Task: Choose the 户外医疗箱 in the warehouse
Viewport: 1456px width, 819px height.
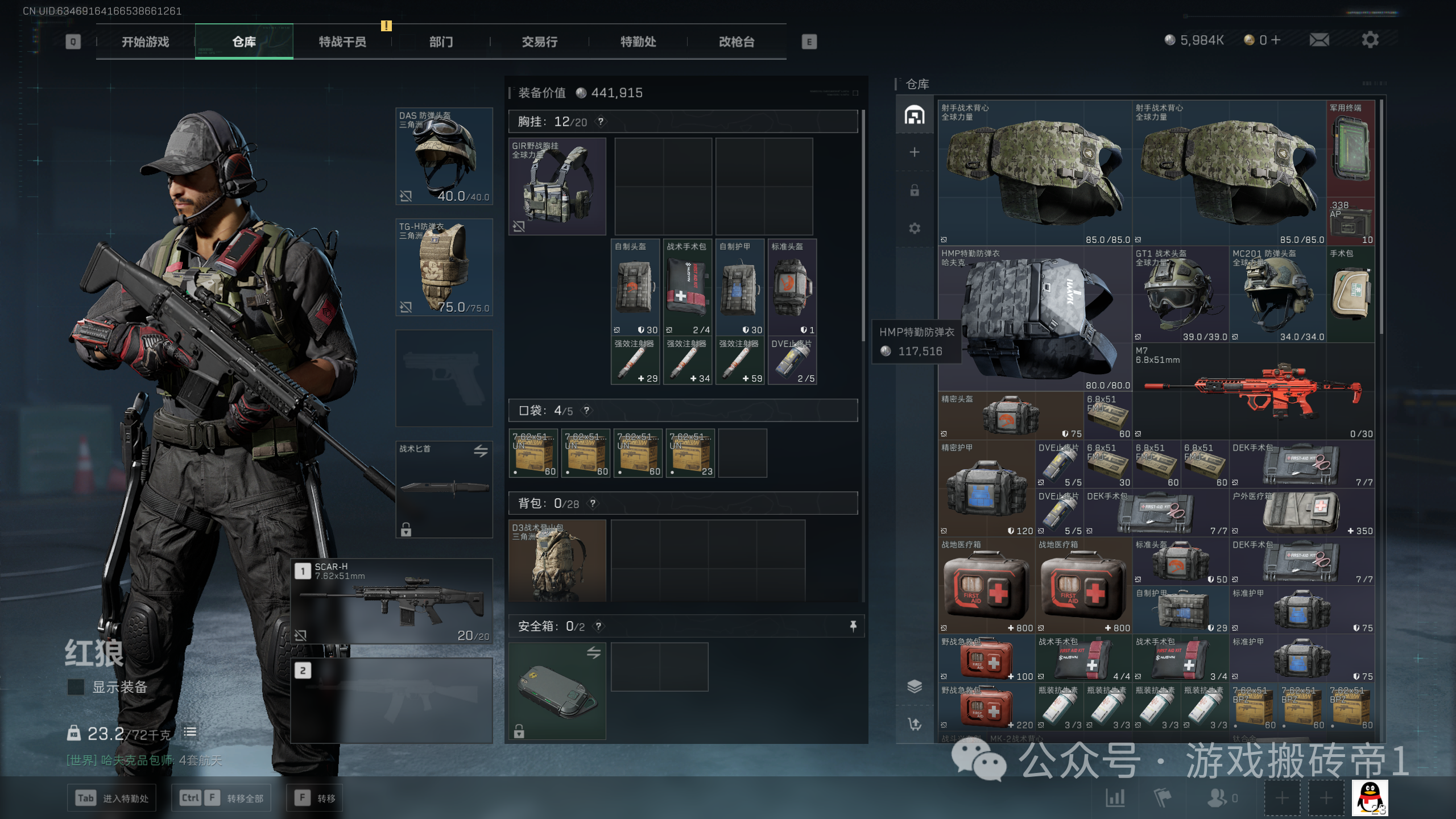Action: (x=1301, y=513)
